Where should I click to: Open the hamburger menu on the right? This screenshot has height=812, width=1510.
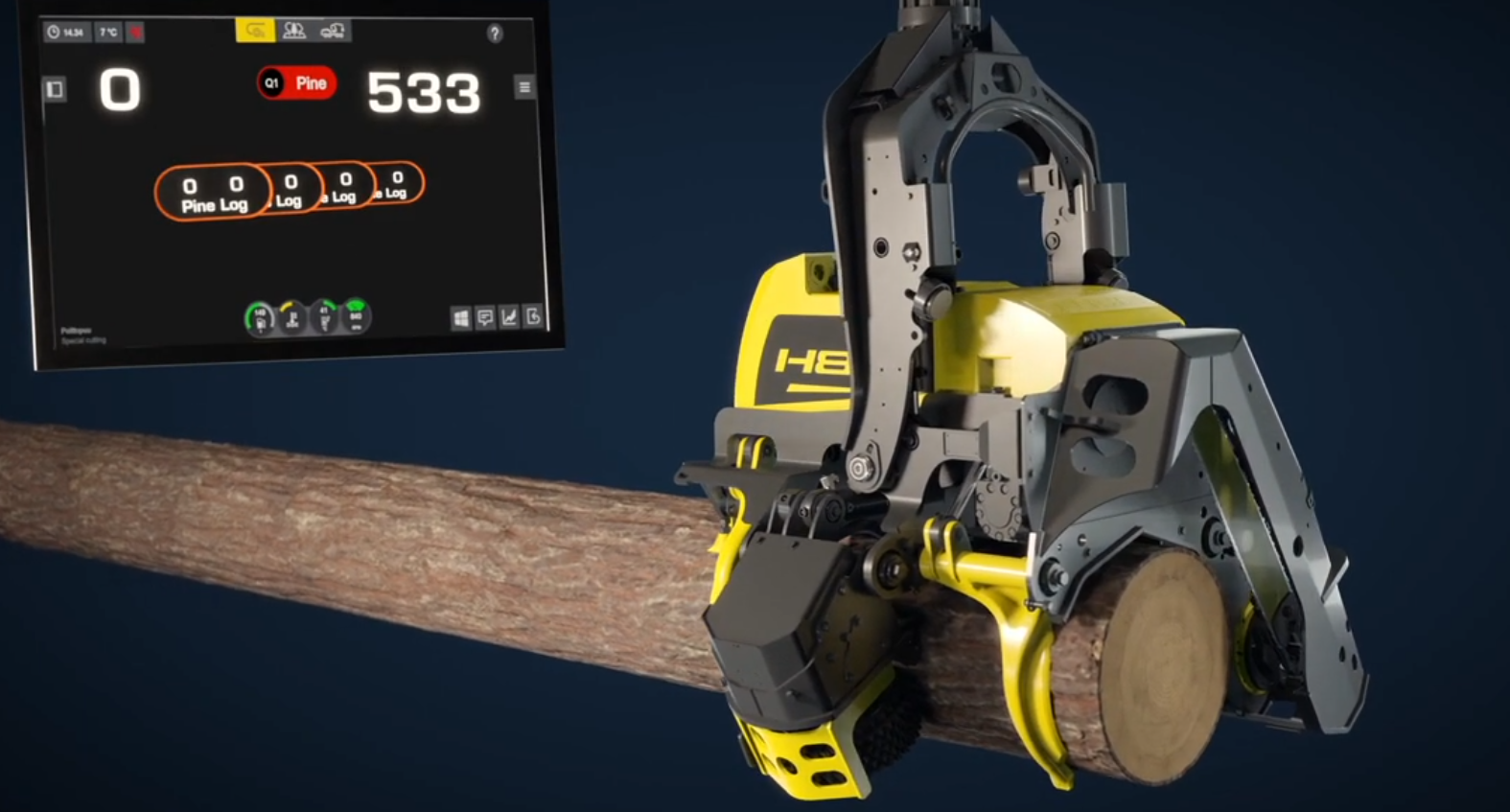(524, 87)
